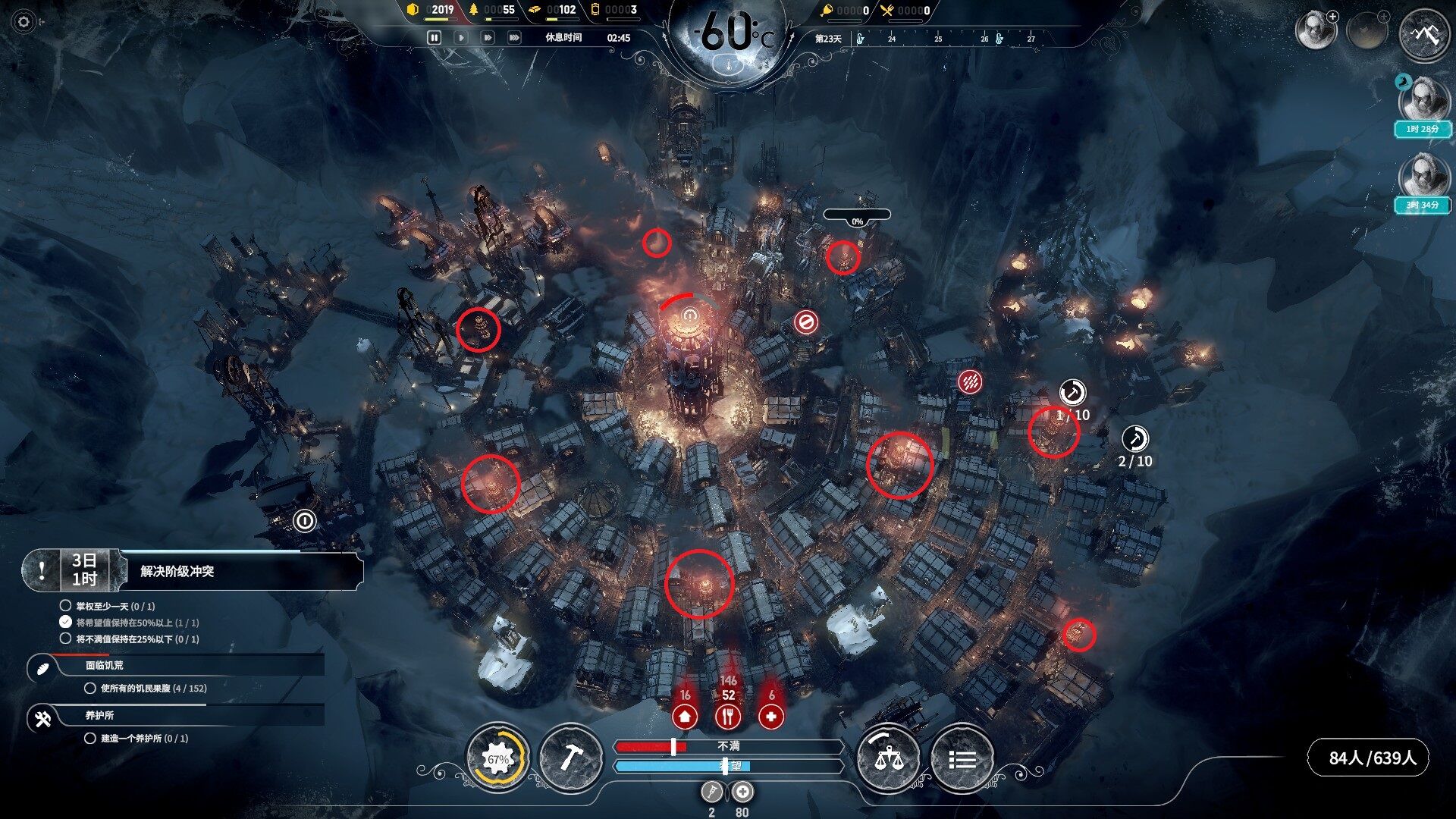The image size is (1456, 819).
Task: Open the Frostland expedition map
Action: [1423, 34]
